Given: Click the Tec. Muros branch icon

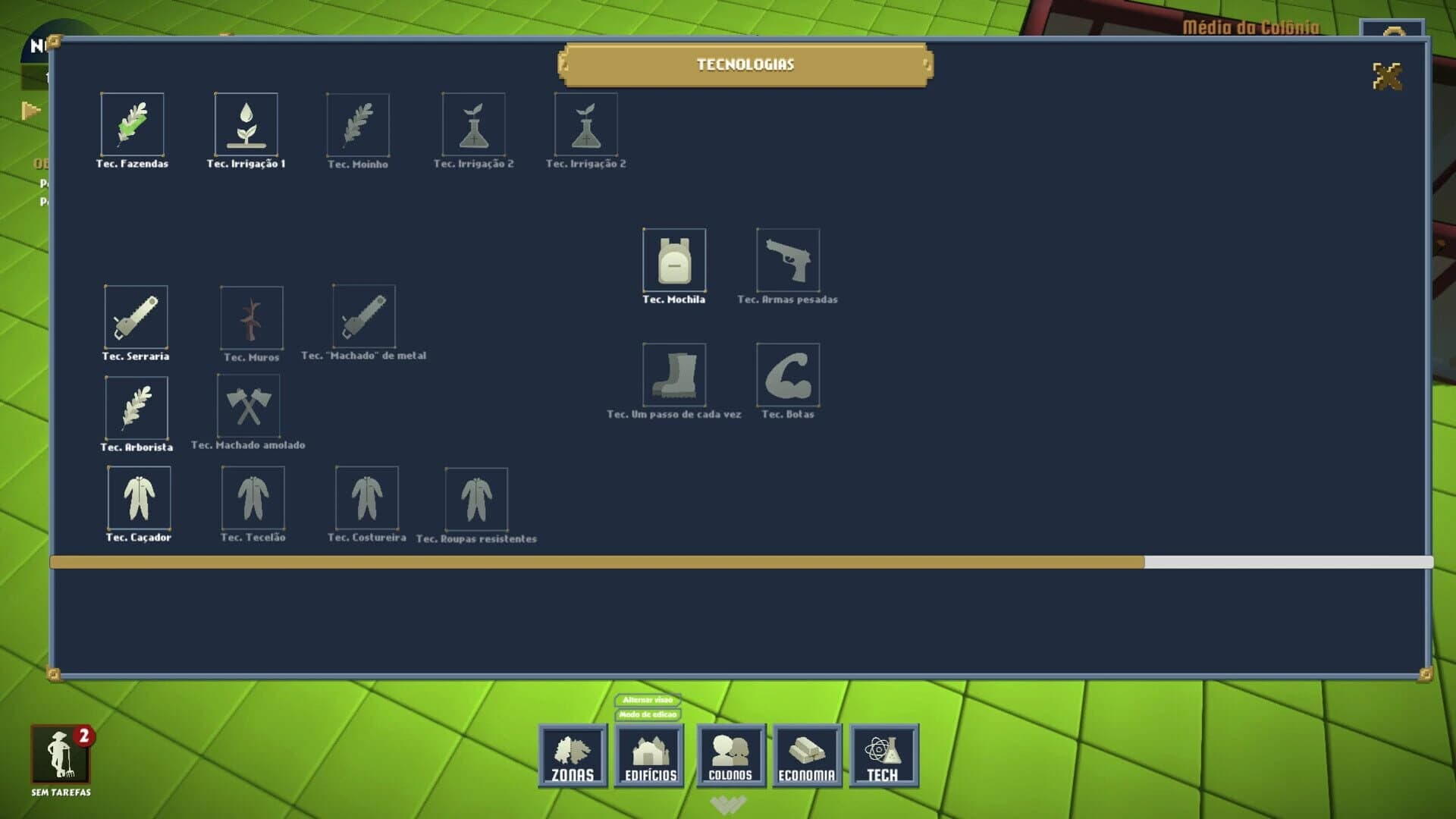Looking at the screenshot, I should click(x=251, y=318).
